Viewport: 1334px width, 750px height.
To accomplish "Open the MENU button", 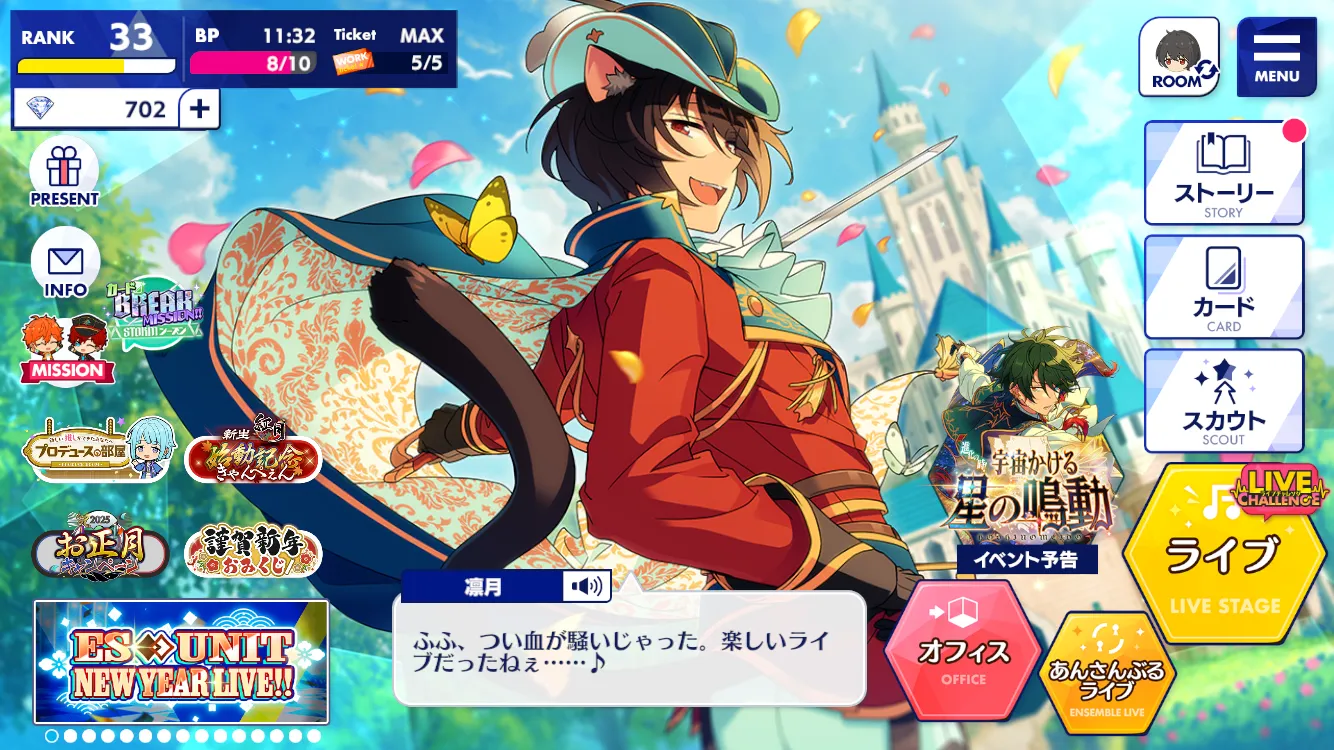I will coord(1276,57).
